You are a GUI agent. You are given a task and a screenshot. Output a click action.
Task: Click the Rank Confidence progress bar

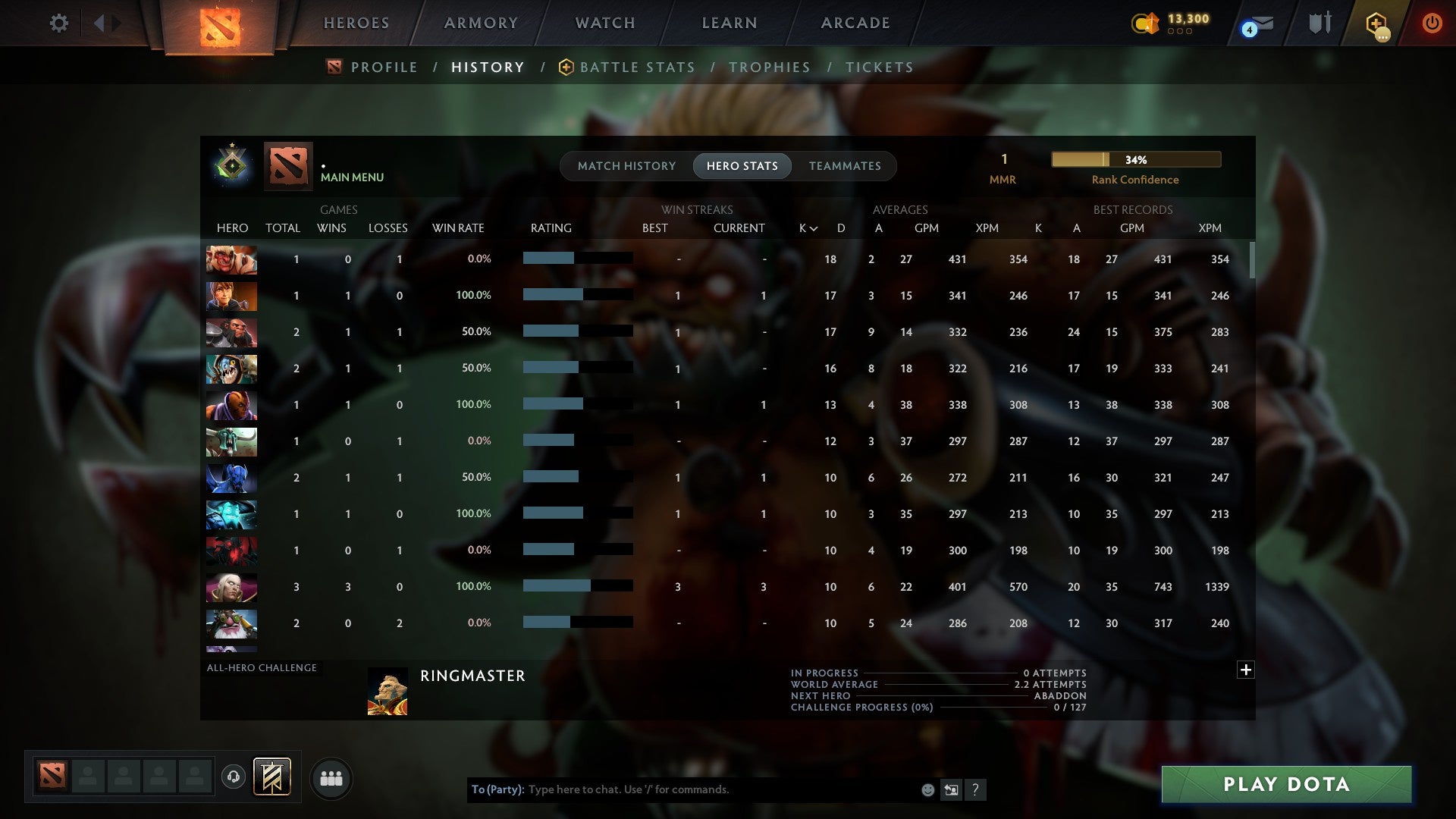pos(1135,159)
